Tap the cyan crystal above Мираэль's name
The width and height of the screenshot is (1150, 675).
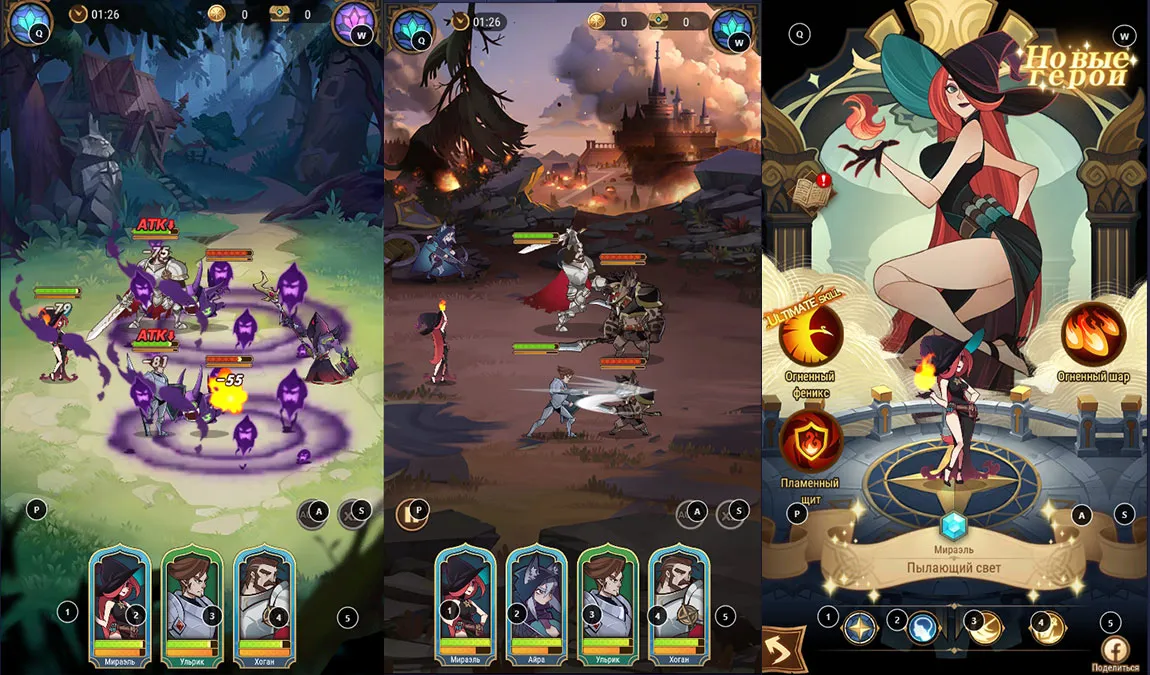pyautogui.click(x=955, y=525)
